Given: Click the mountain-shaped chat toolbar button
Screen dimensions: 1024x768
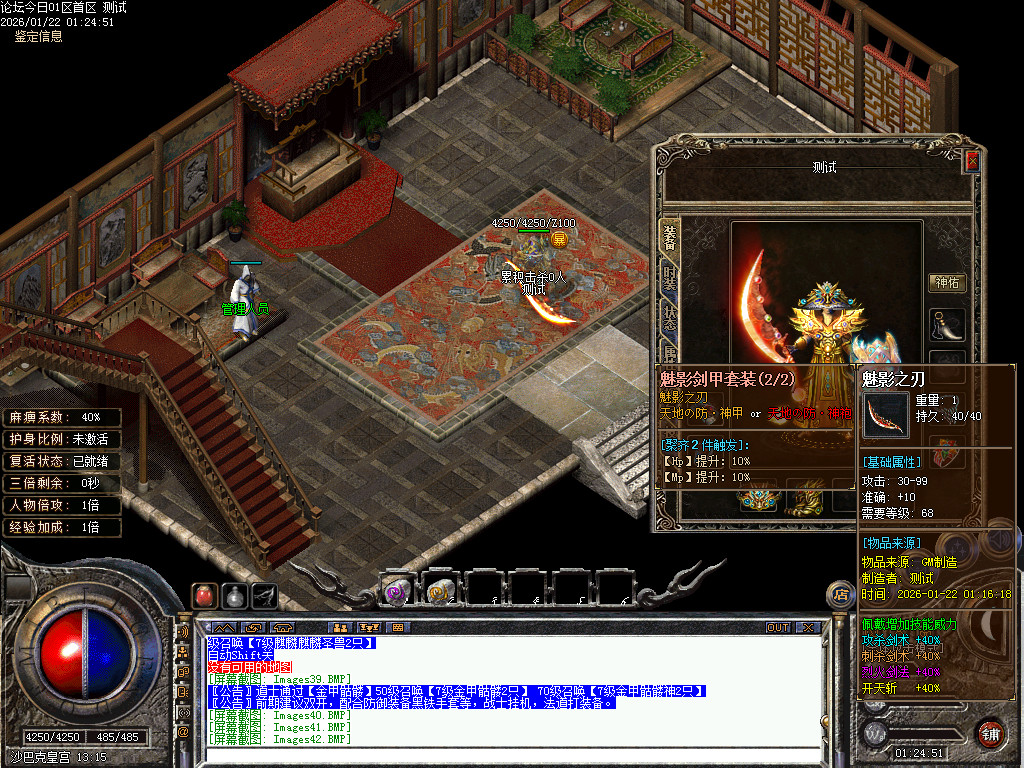Looking at the screenshot, I should [222, 627].
